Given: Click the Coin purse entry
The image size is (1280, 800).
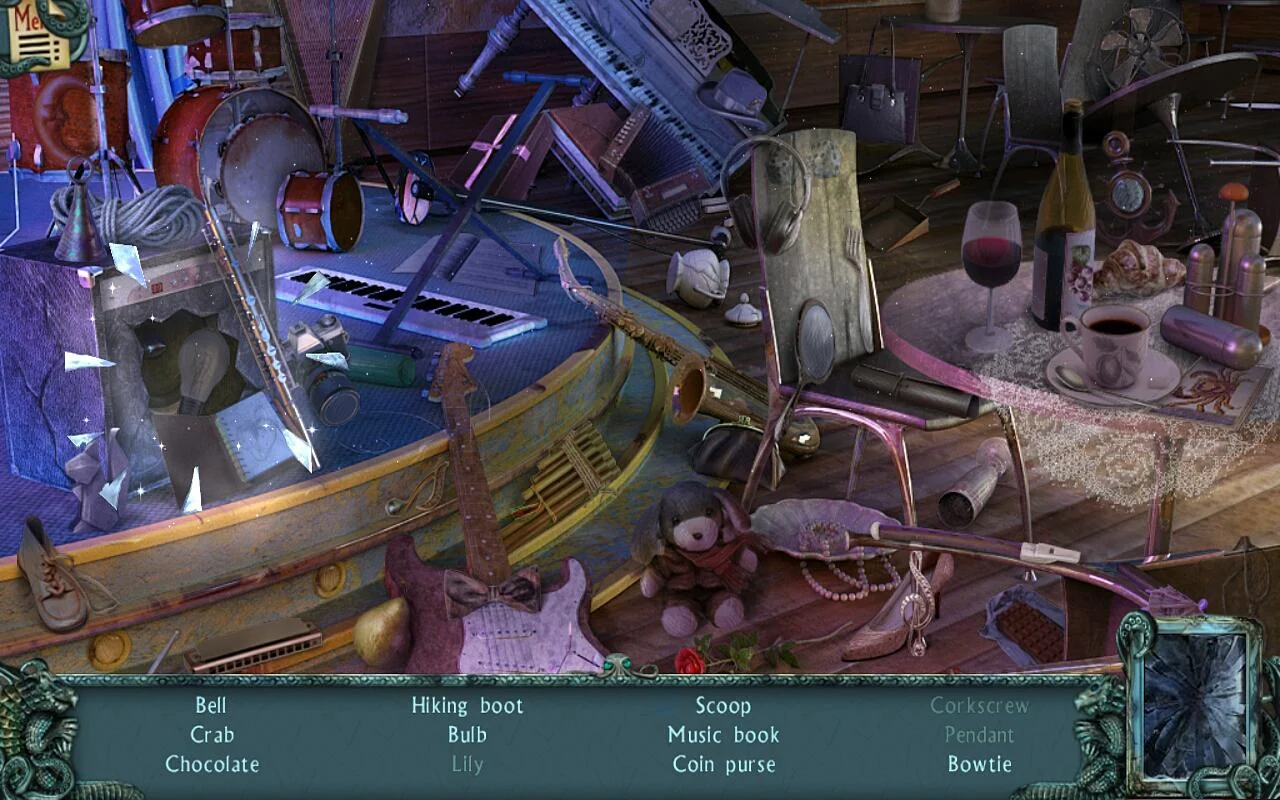Looking at the screenshot, I should 723,764.
